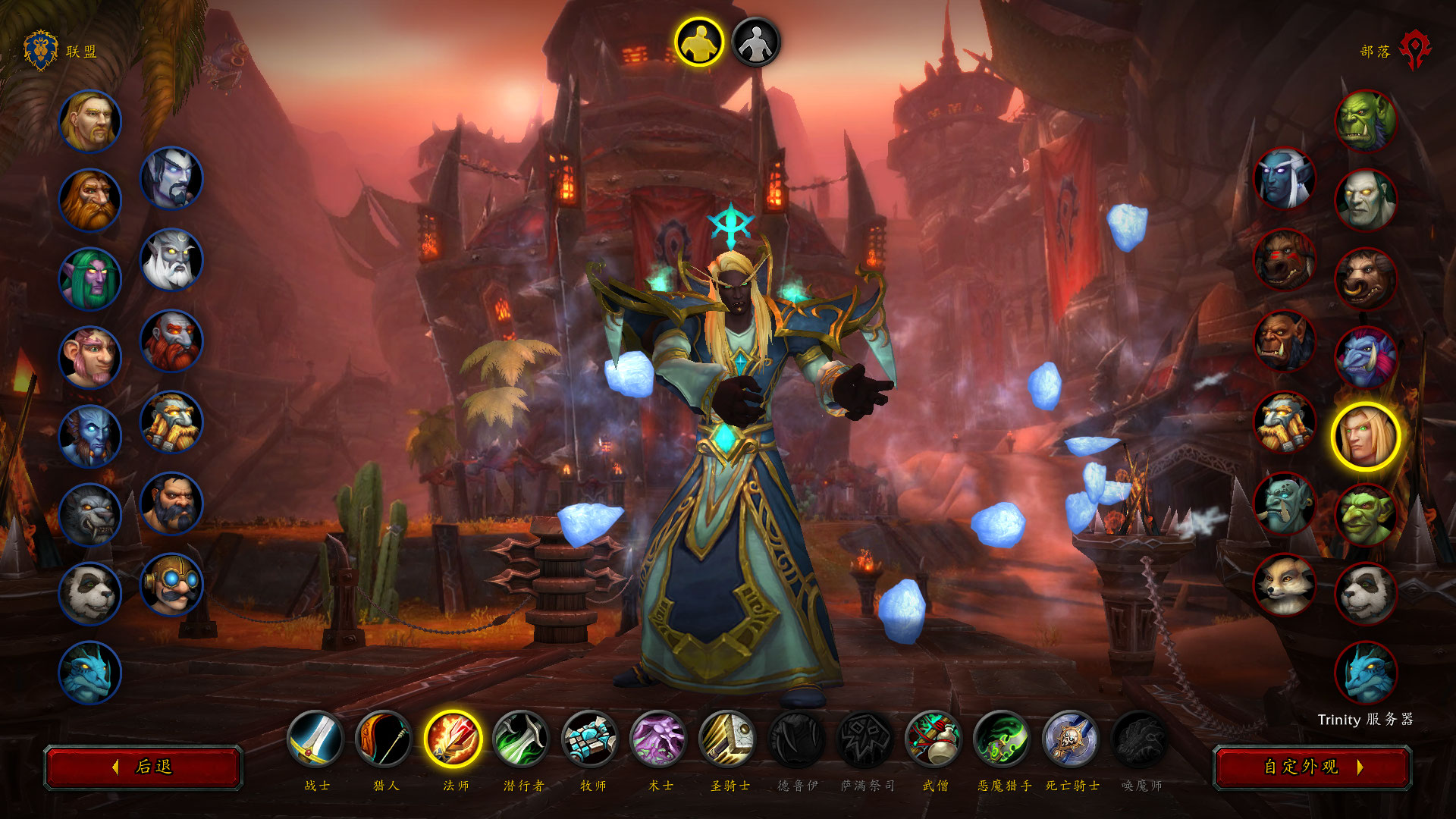Choose the Night Elf race portrait
Screen dimensions: 1456x819
pos(90,279)
